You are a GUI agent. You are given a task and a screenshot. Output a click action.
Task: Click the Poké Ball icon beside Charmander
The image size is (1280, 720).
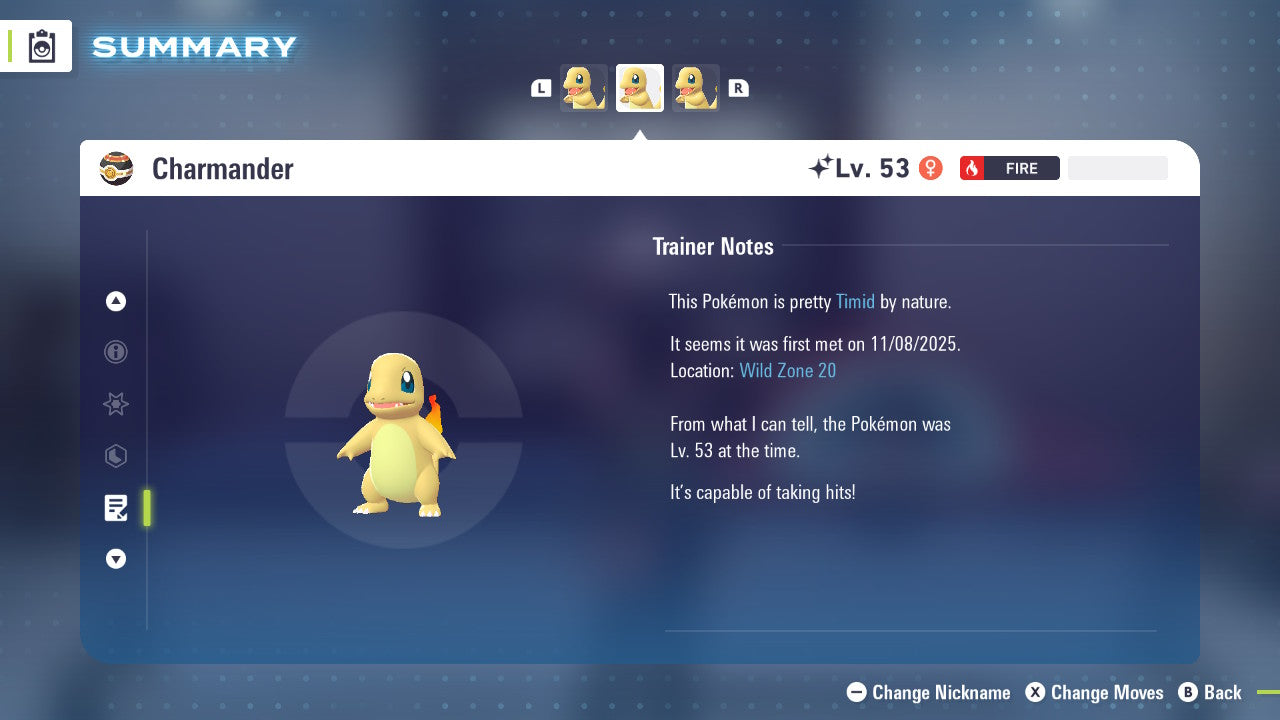point(116,168)
